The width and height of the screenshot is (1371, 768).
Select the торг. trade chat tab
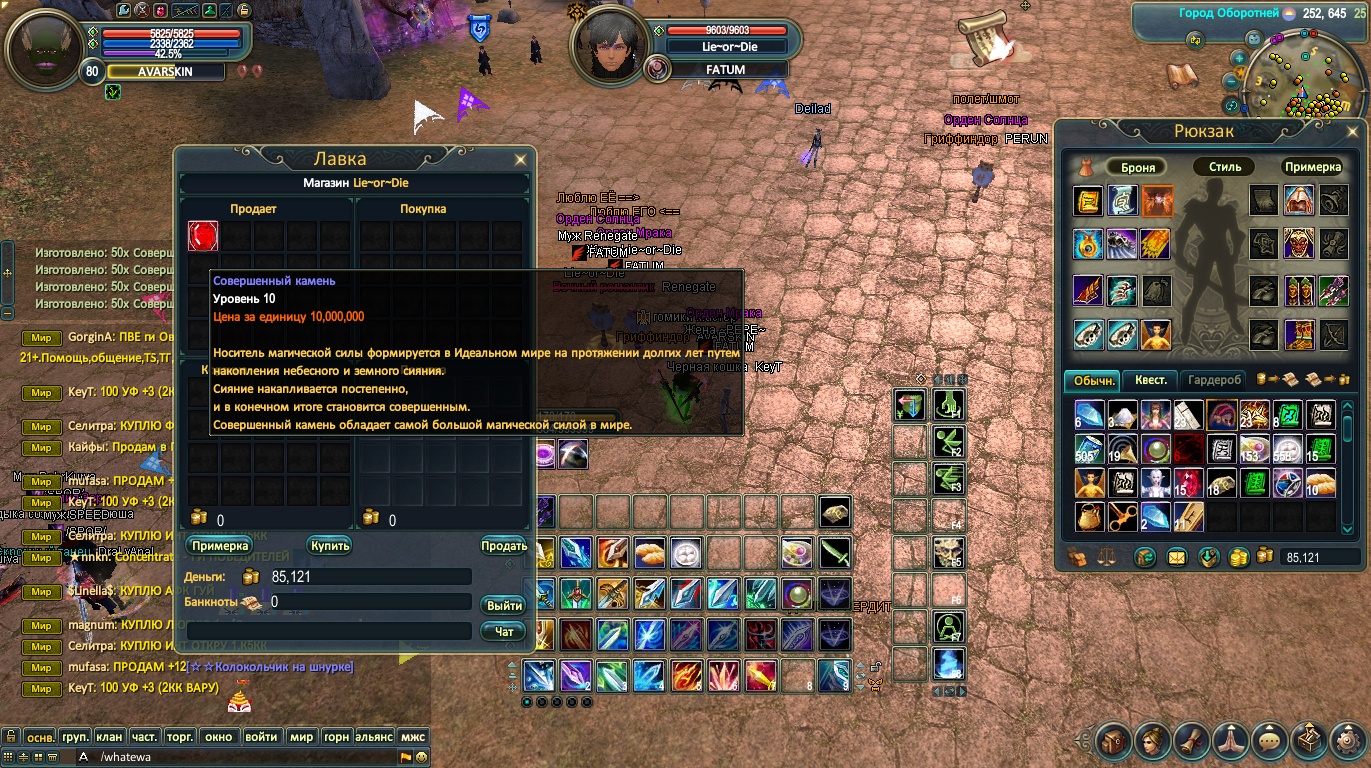coord(179,737)
